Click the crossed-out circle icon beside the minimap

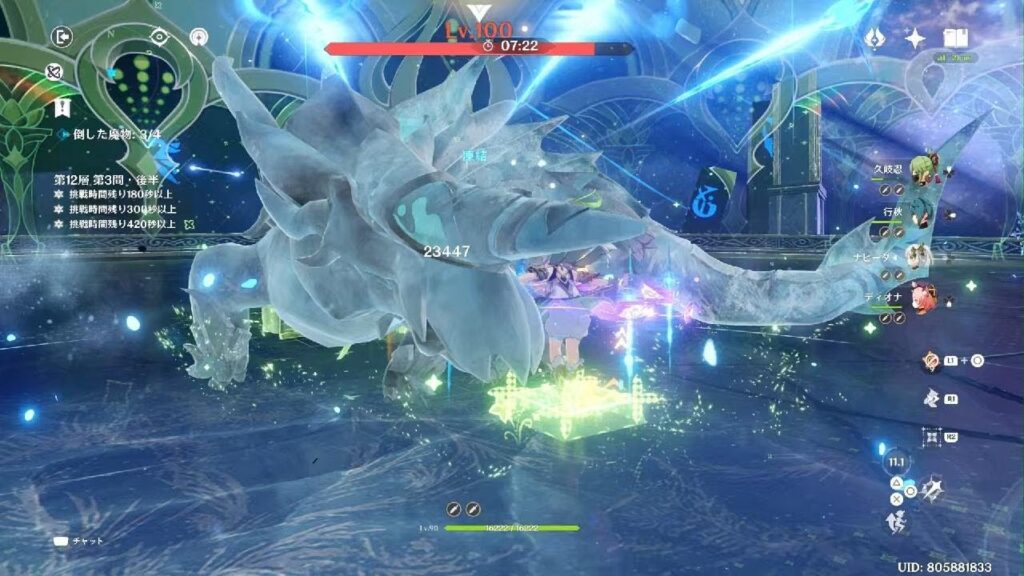pyautogui.click(x=55, y=71)
